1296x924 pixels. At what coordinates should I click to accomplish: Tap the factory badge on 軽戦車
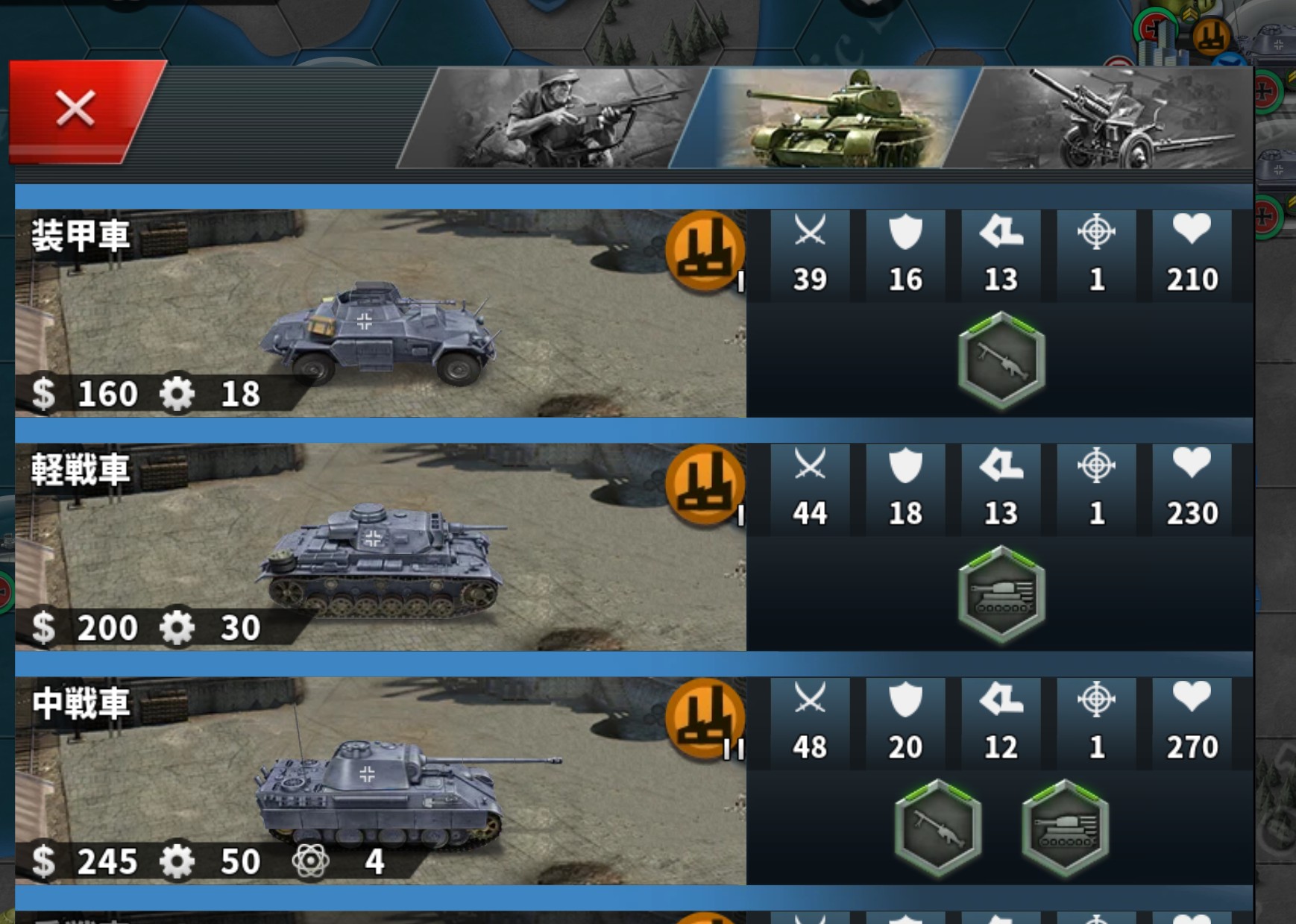[x=705, y=485]
